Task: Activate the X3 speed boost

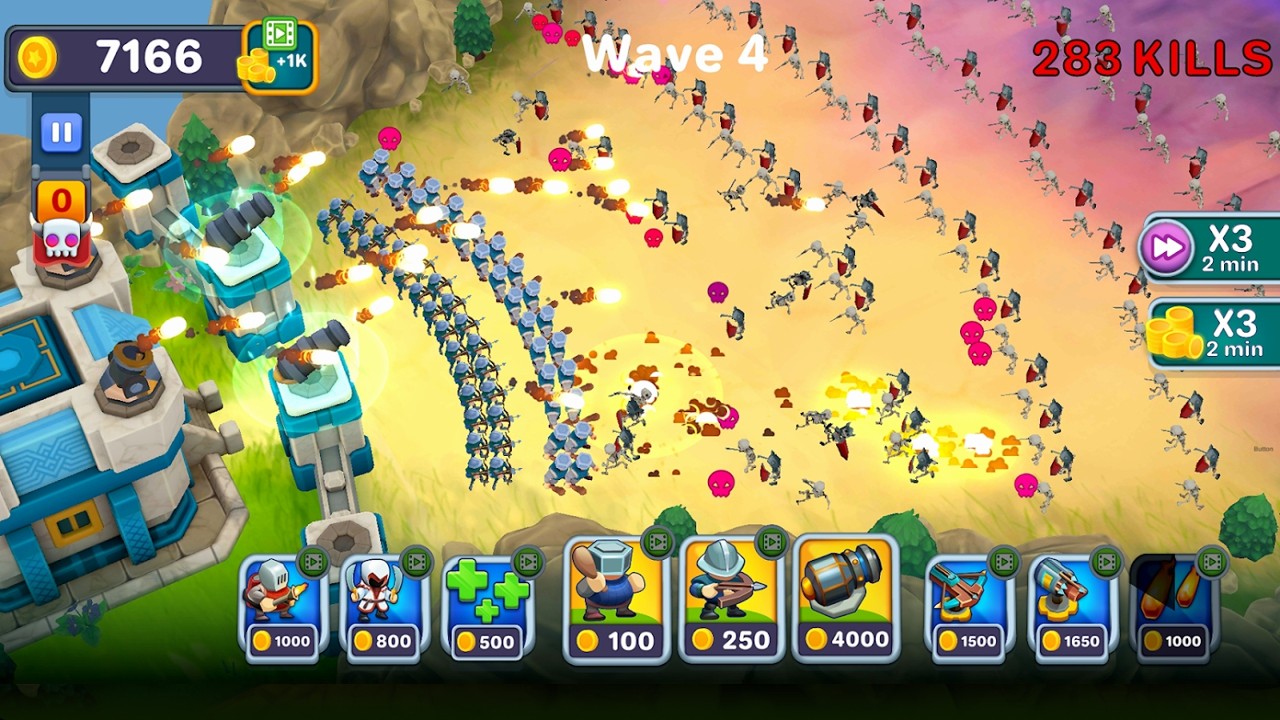Action: [x=1209, y=247]
